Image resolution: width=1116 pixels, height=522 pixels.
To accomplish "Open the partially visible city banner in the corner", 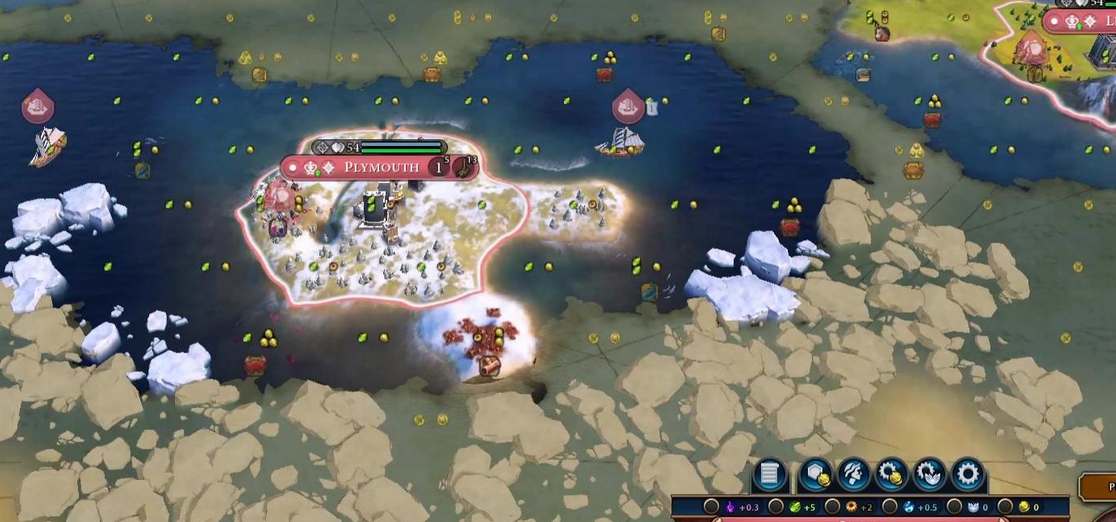I will (1080, 21).
